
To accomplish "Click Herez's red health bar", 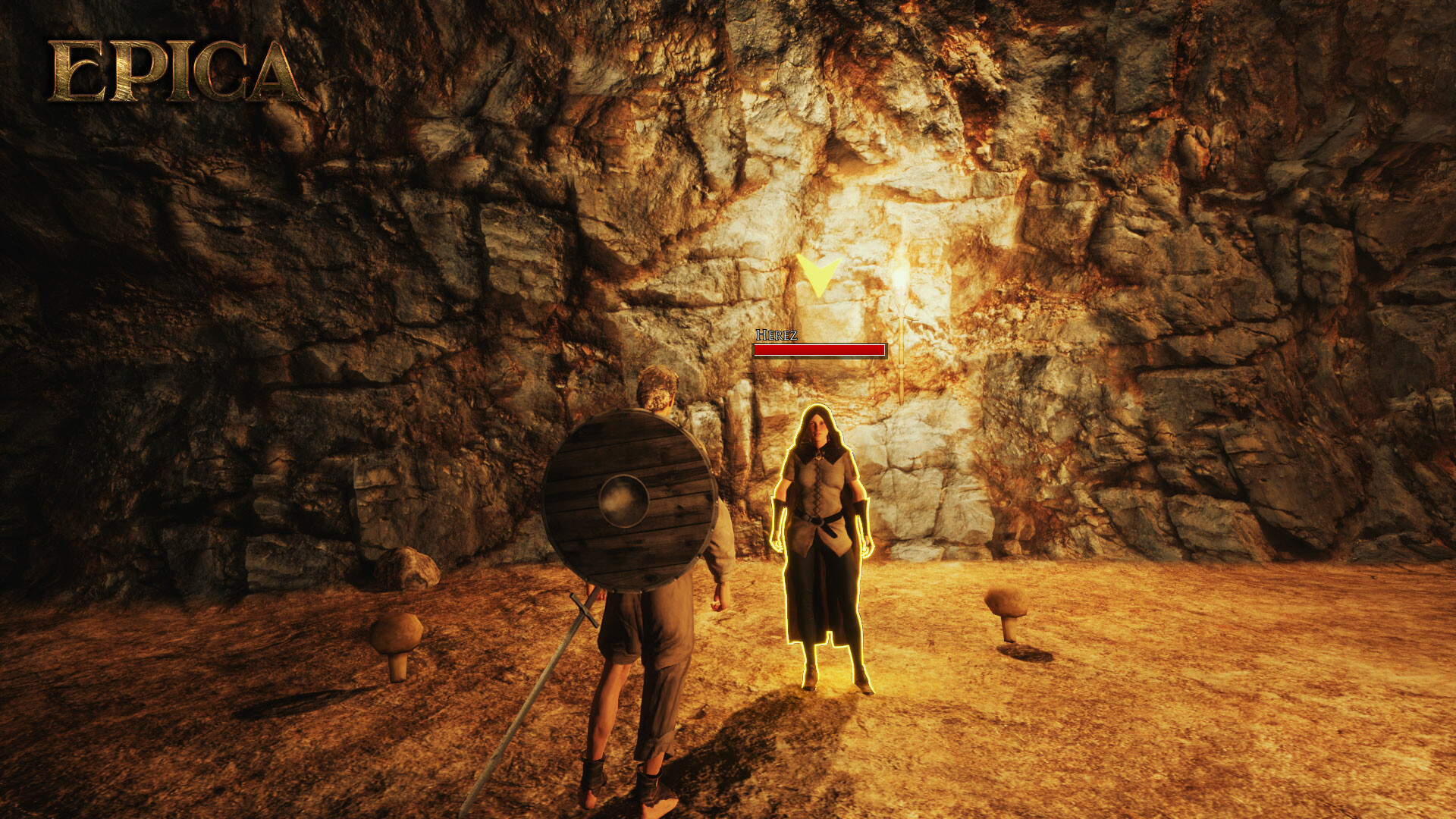I will pos(819,350).
